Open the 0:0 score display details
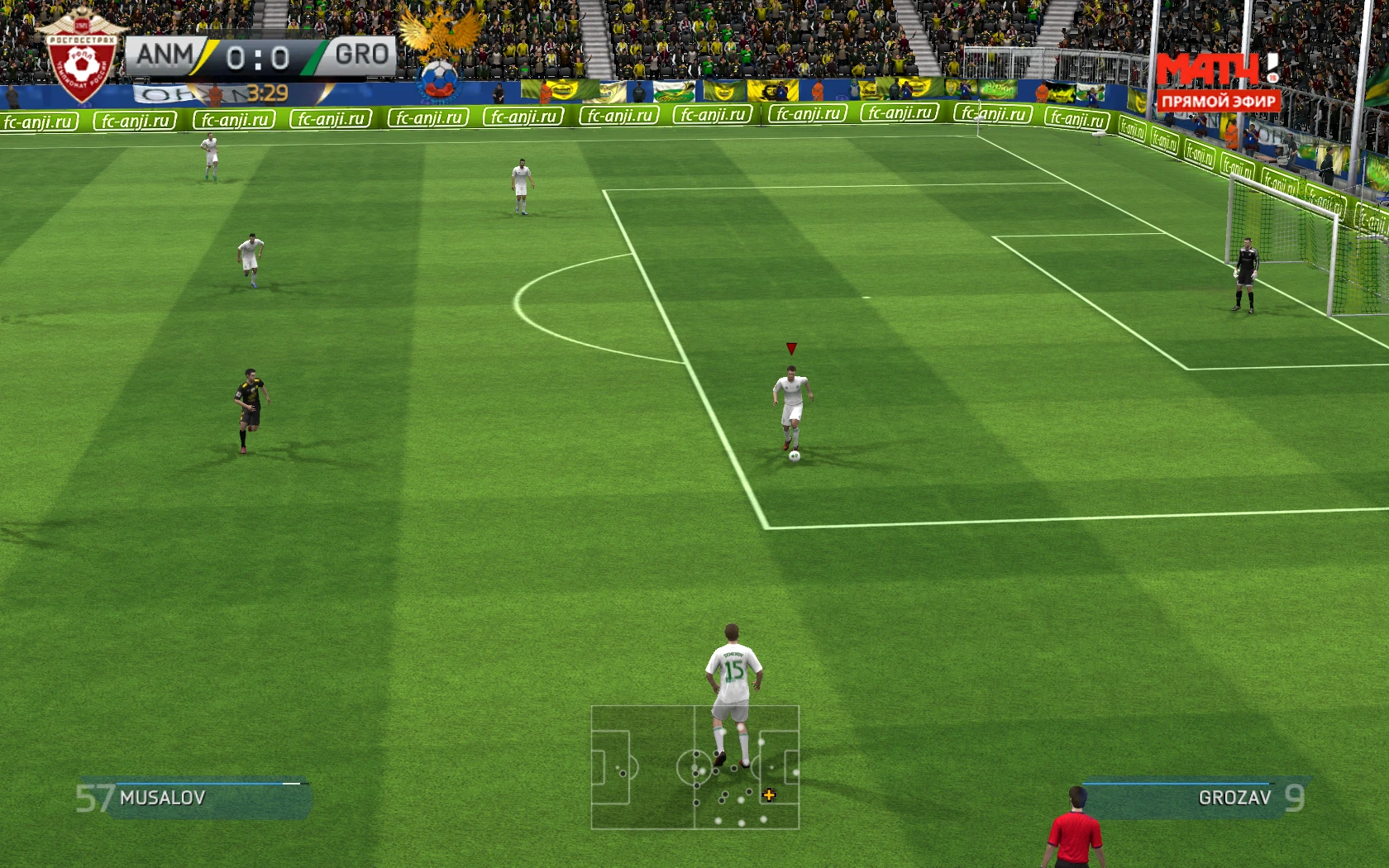Screen dimensions: 1389x868 [x=259, y=55]
